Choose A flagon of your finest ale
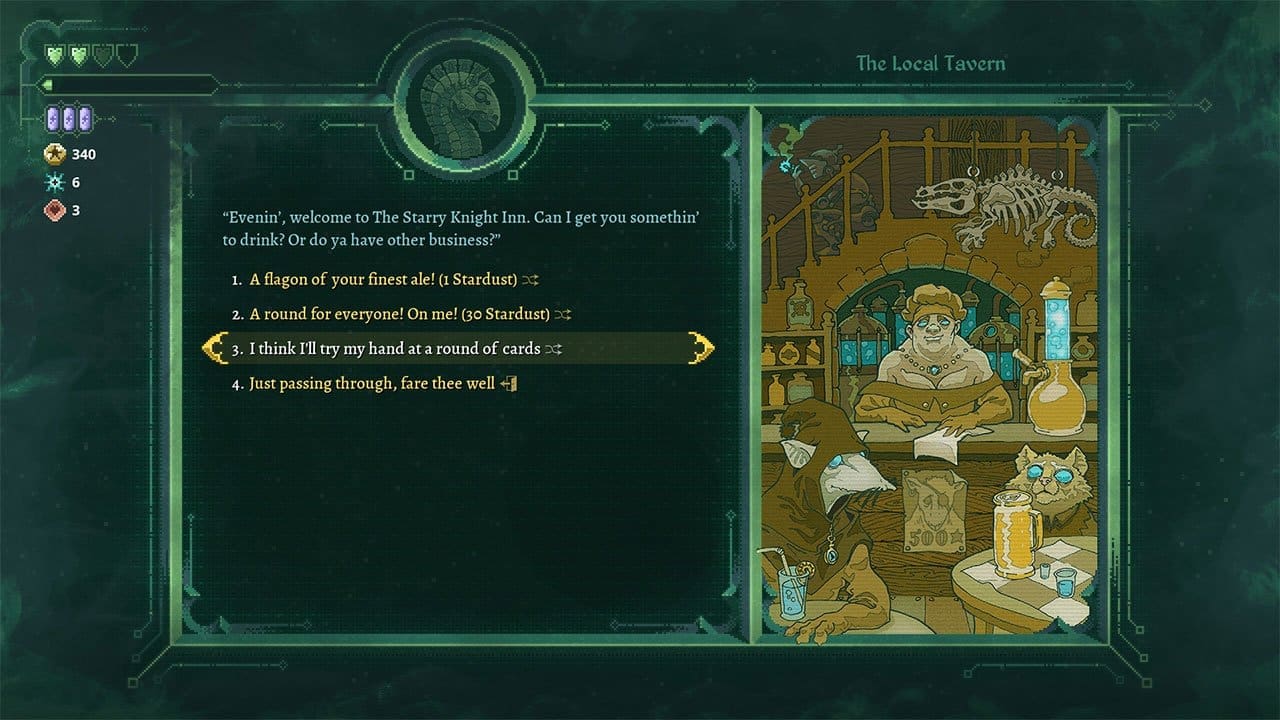 click(380, 280)
